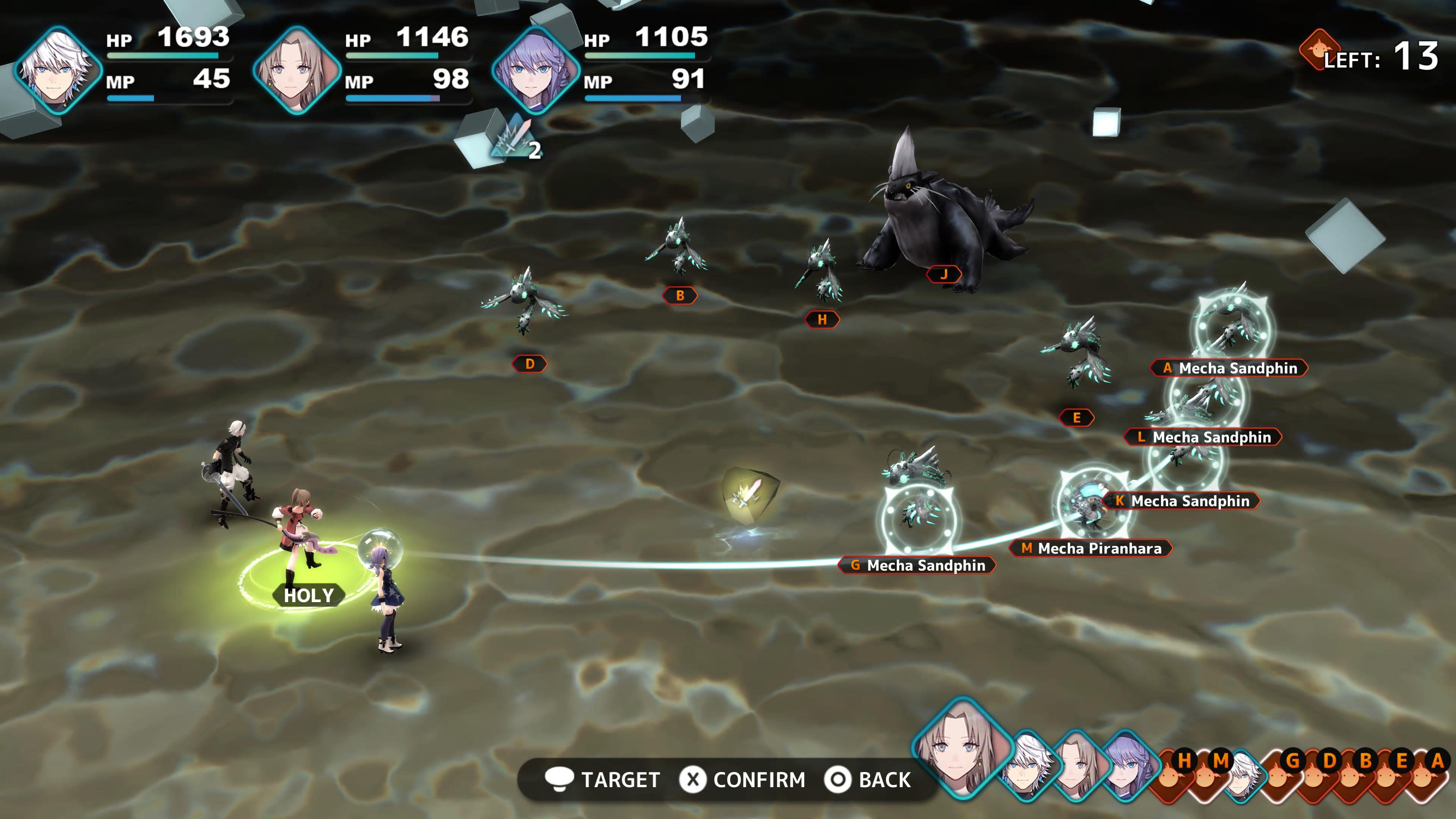The image size is (1456, 819).
Task: Choose enemy target marker E on battlefield
Action: coord(1077,418)
